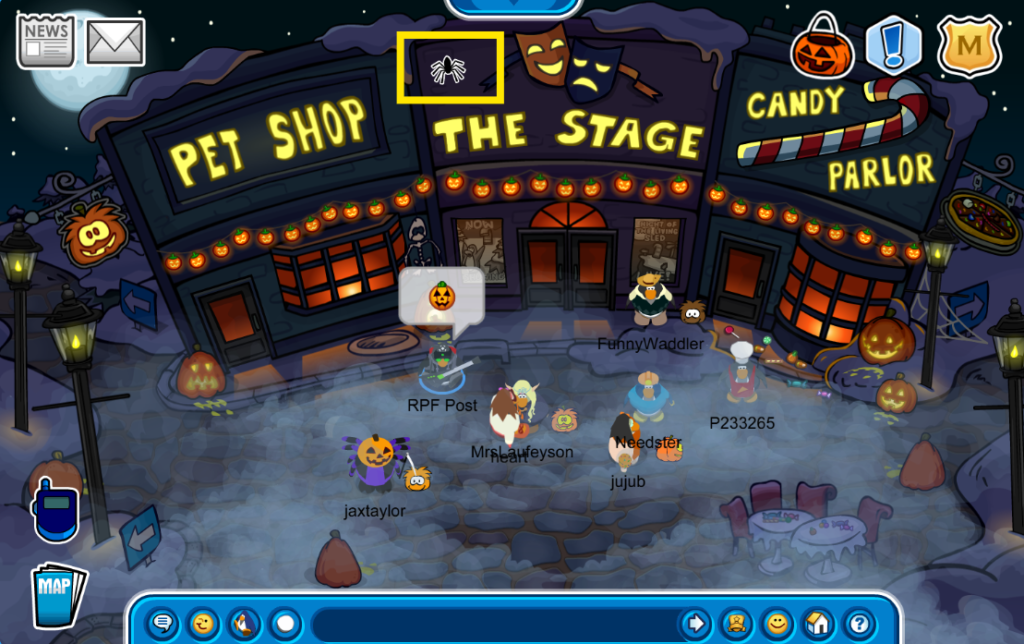The height and width of the screenshot is (644, 1024).
Task: Open the newspaper
Action: 46,40
